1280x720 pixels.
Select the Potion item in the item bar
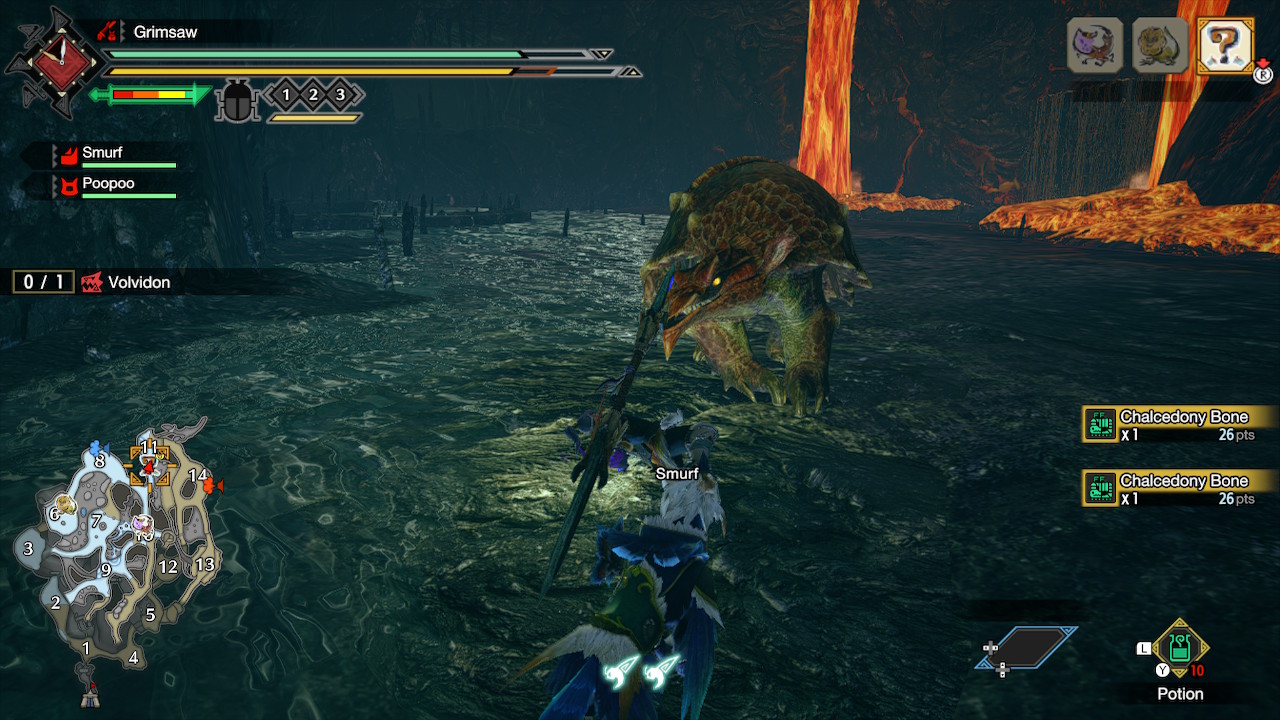point(1180,647)
